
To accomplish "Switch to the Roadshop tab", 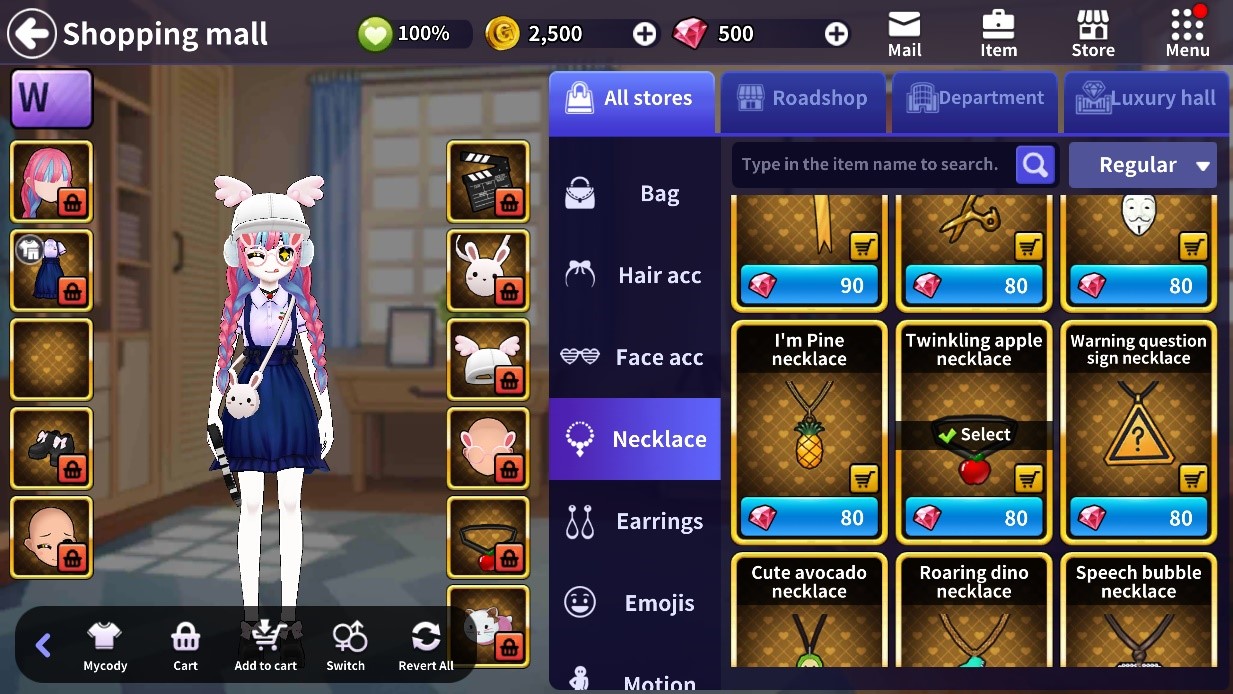I will tap(802, 99).
